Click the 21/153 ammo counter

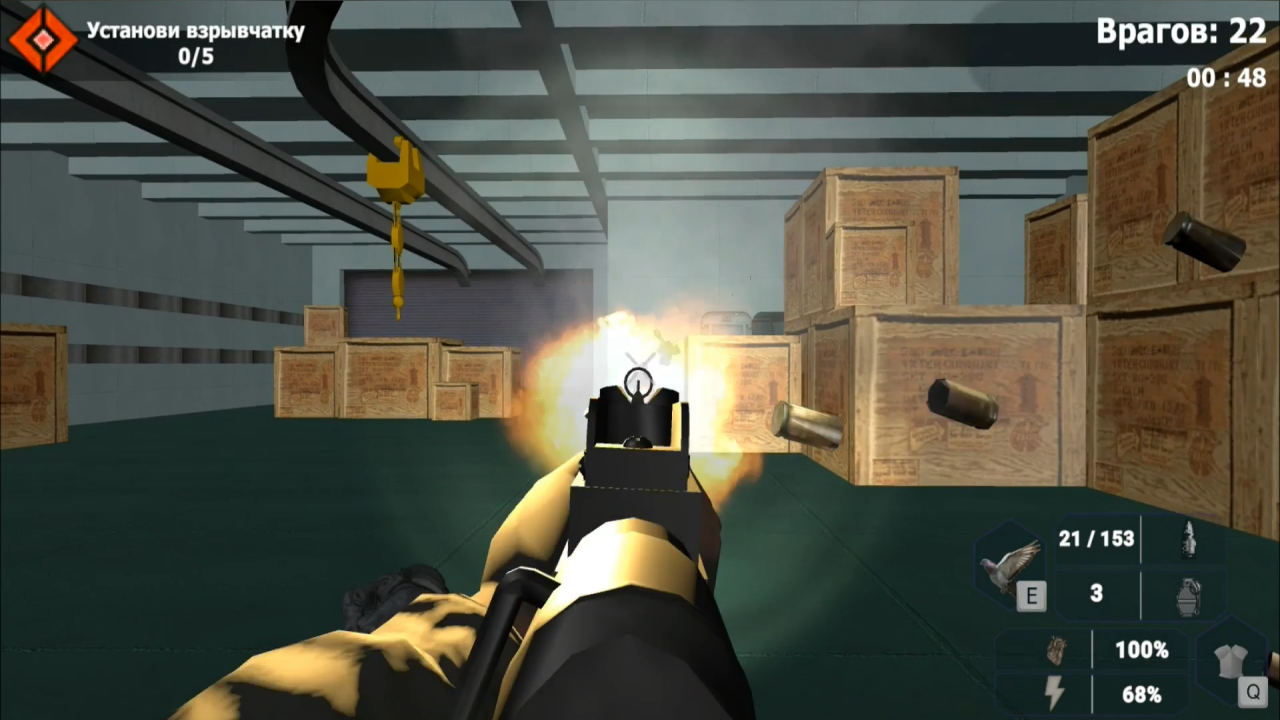[1096, 539]
